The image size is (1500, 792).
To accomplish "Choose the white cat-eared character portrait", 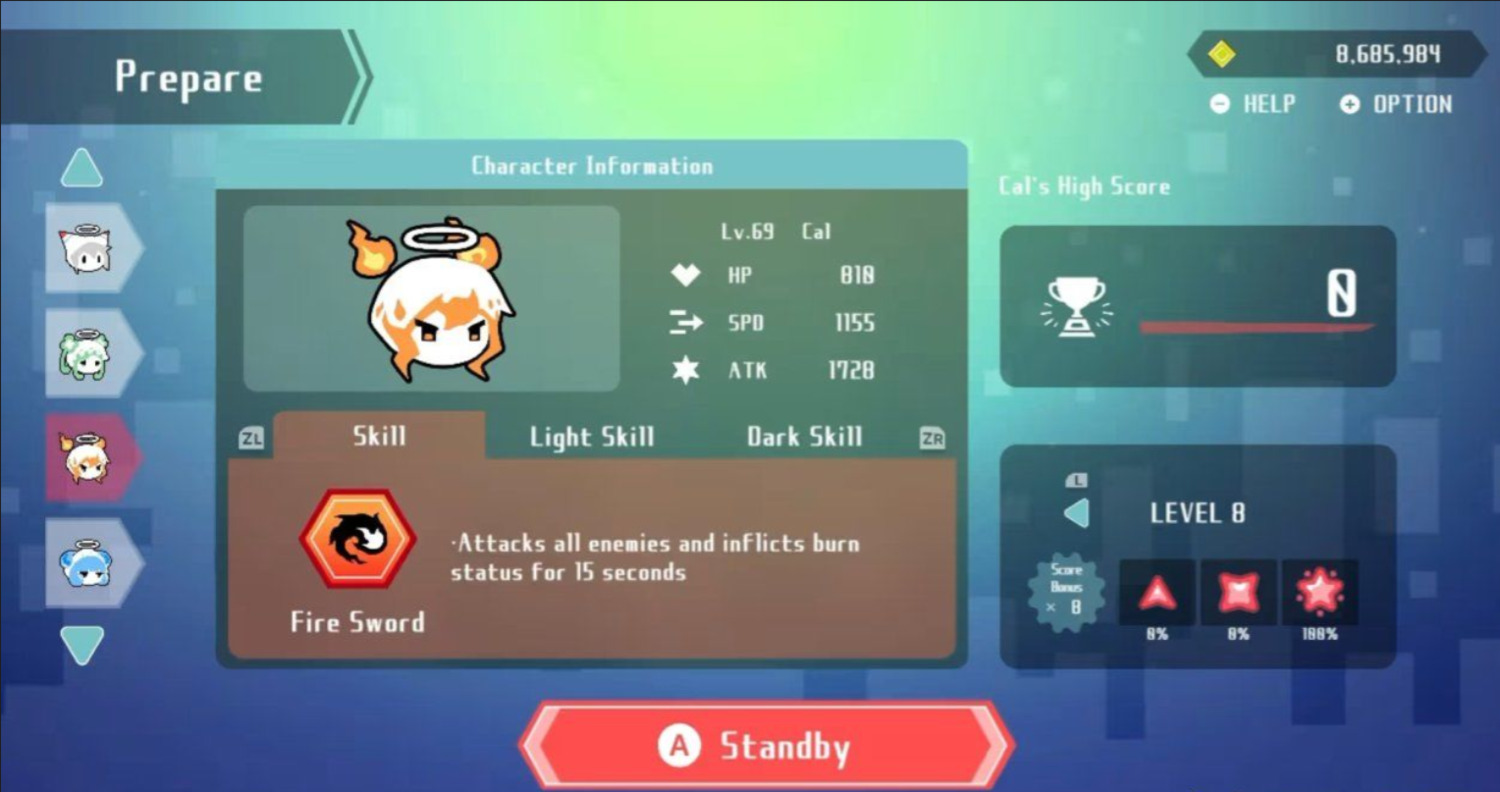I will pyautogui.click(x=88, y=249).
